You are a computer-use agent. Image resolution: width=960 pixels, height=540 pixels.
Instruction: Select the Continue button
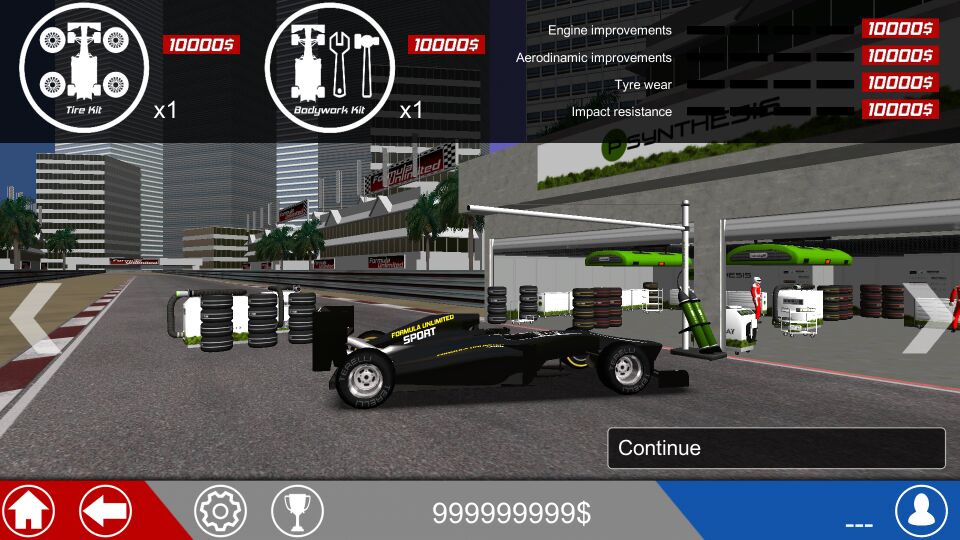pos(776,448)
